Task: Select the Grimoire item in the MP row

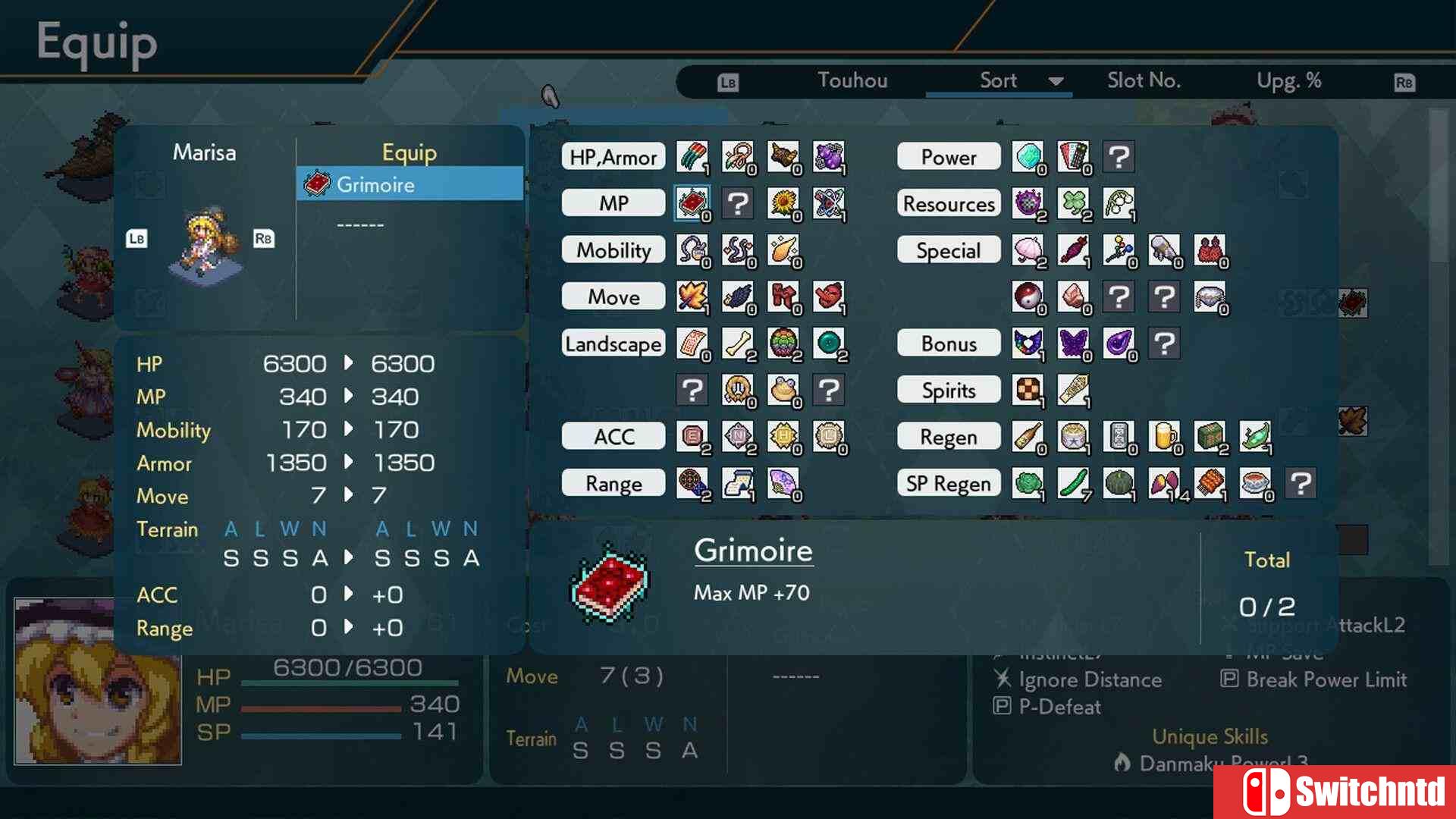Action: [692, 203]
